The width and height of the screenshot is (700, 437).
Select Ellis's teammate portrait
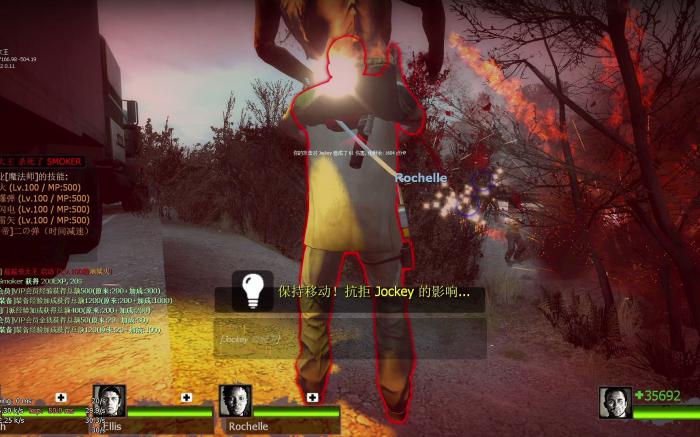click(109, 400)
